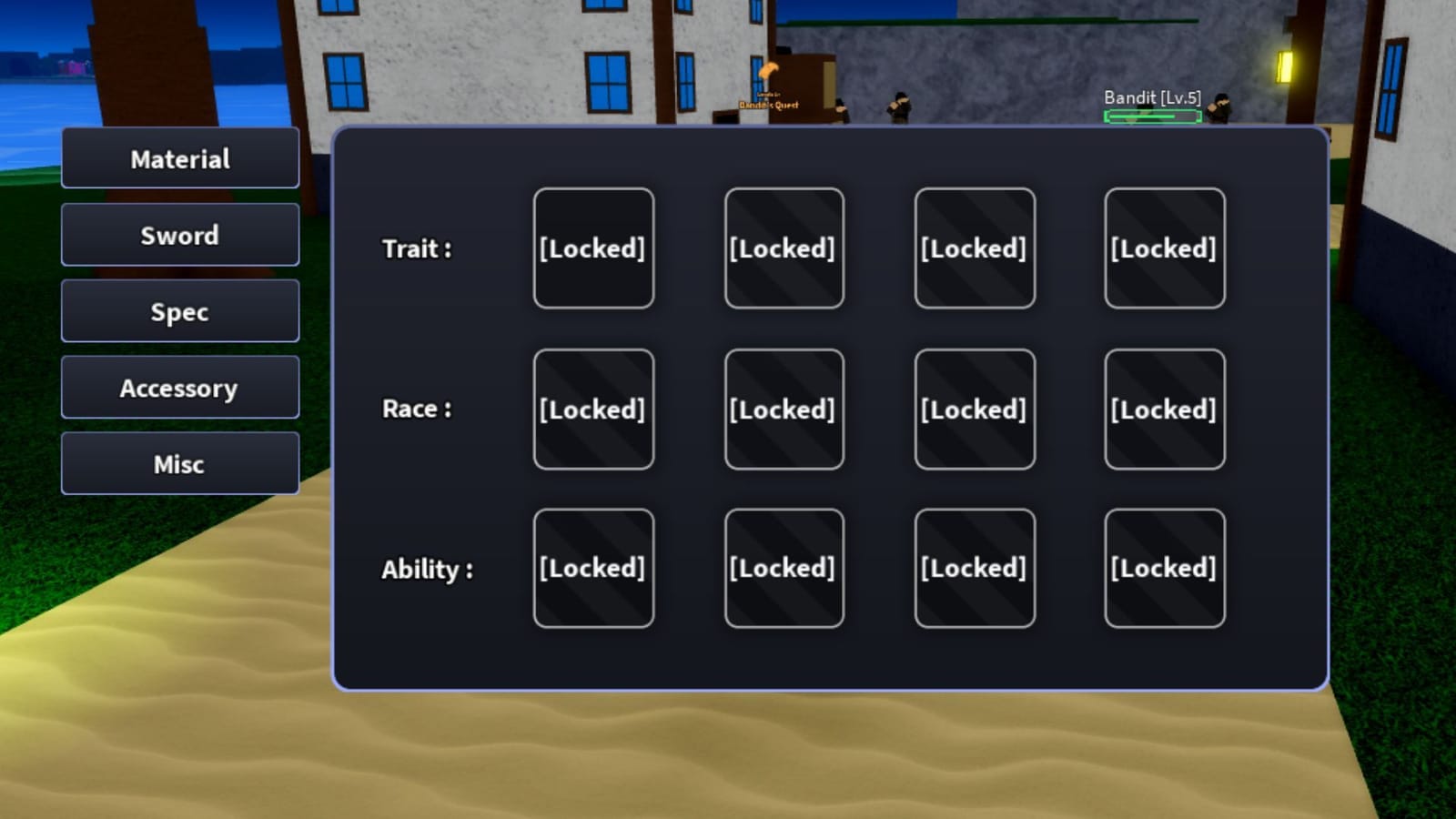Click the first locked Ability slot
The image size is (1456, 819).
tap(593, 568)
